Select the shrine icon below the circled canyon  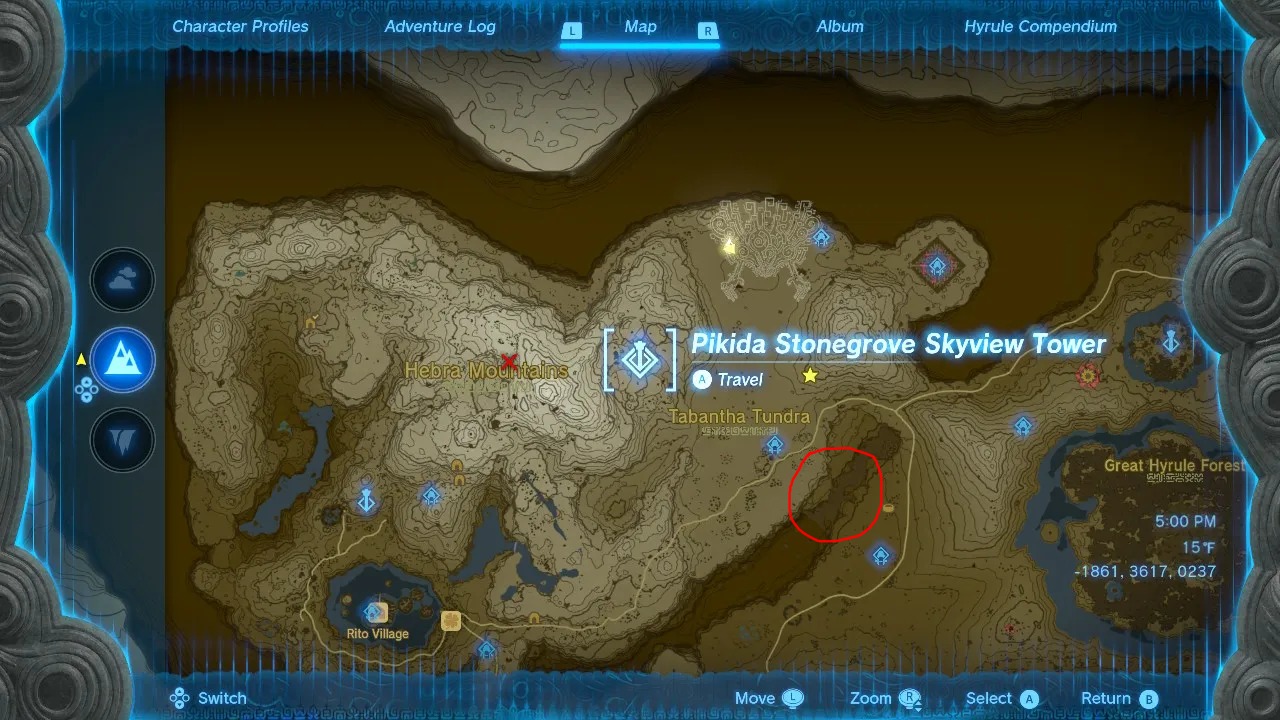(881, 557)
